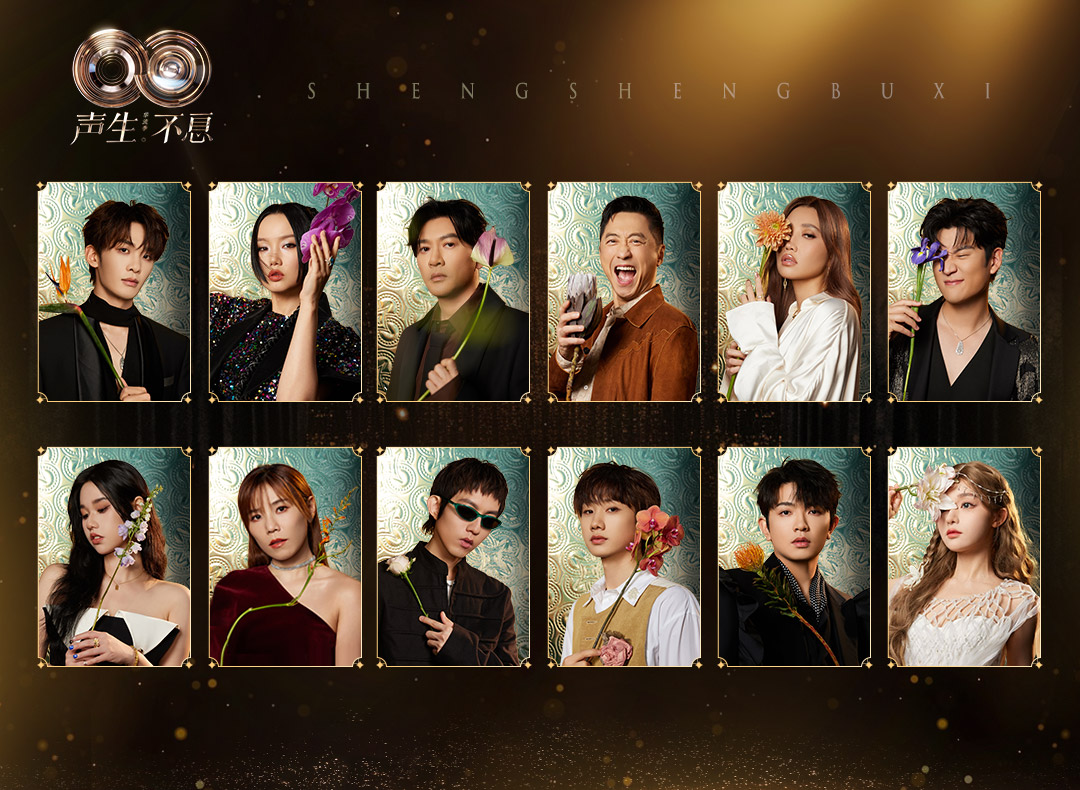
Task: Choose the card with the purple orchid
Action: (x=285, y=292)
